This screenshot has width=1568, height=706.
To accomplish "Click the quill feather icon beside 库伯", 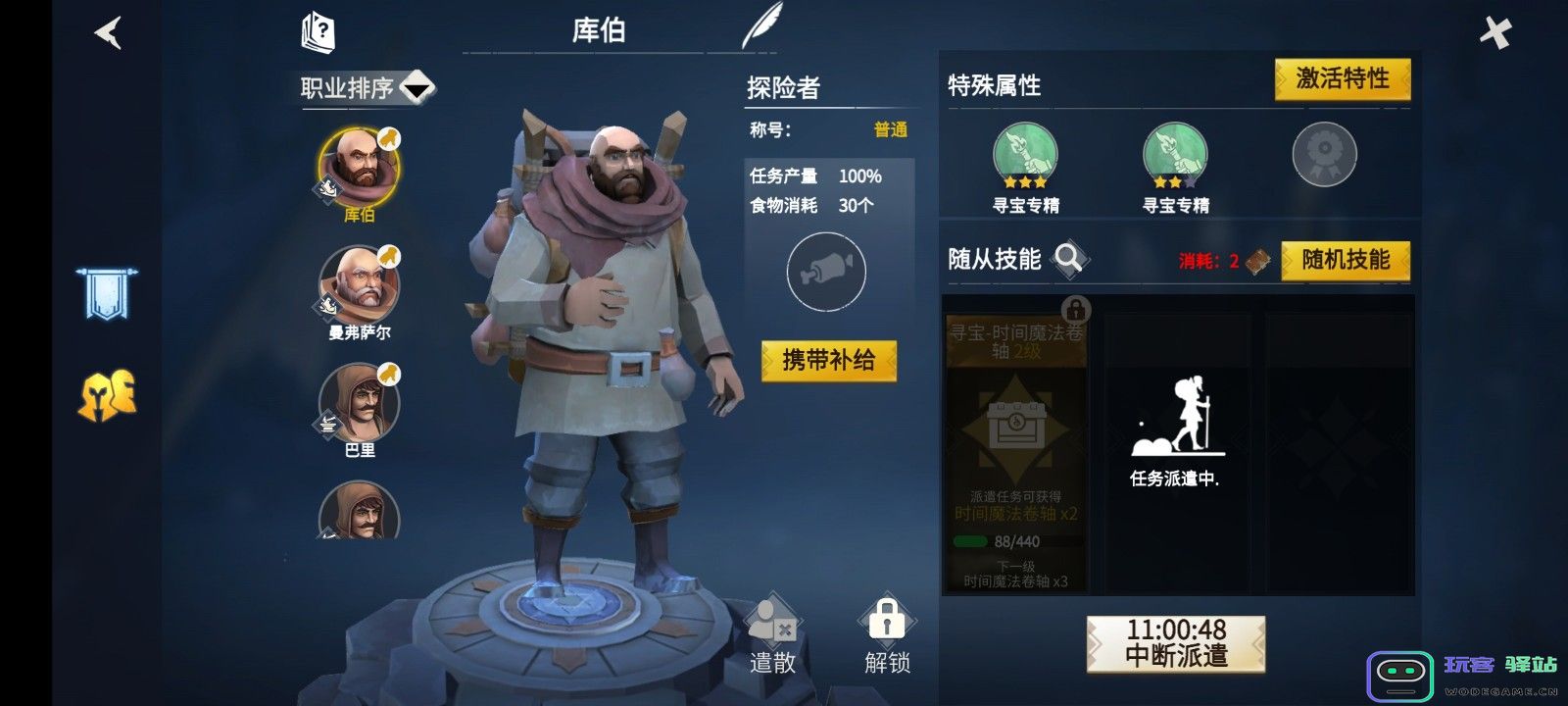I will [759, 25].
